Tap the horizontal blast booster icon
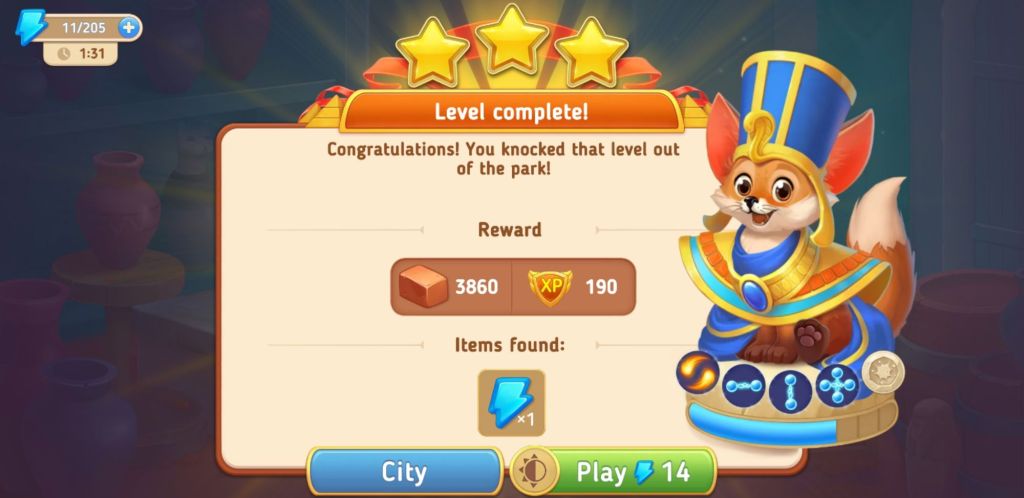The width and height of the screenshot is (1024, 498). [x=745, y=387]
